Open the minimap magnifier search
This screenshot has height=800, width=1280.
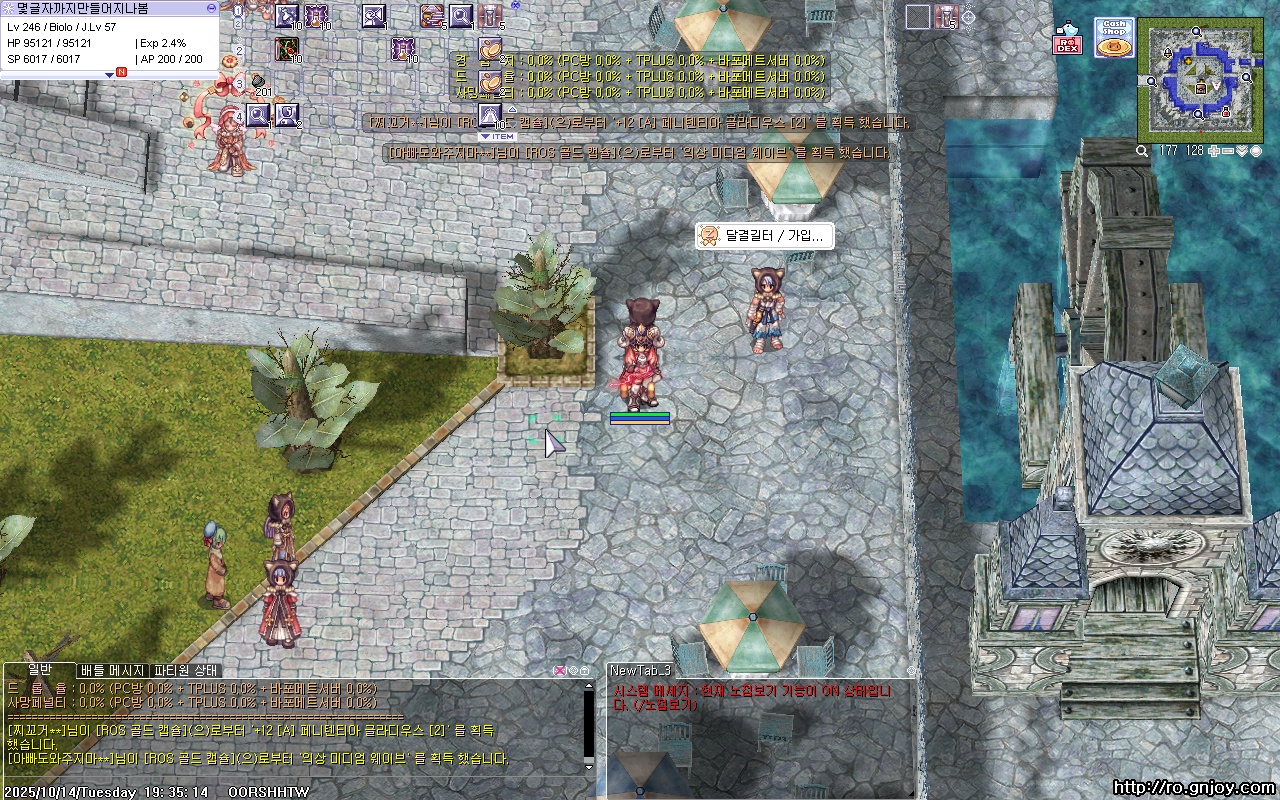point(1142,151)
